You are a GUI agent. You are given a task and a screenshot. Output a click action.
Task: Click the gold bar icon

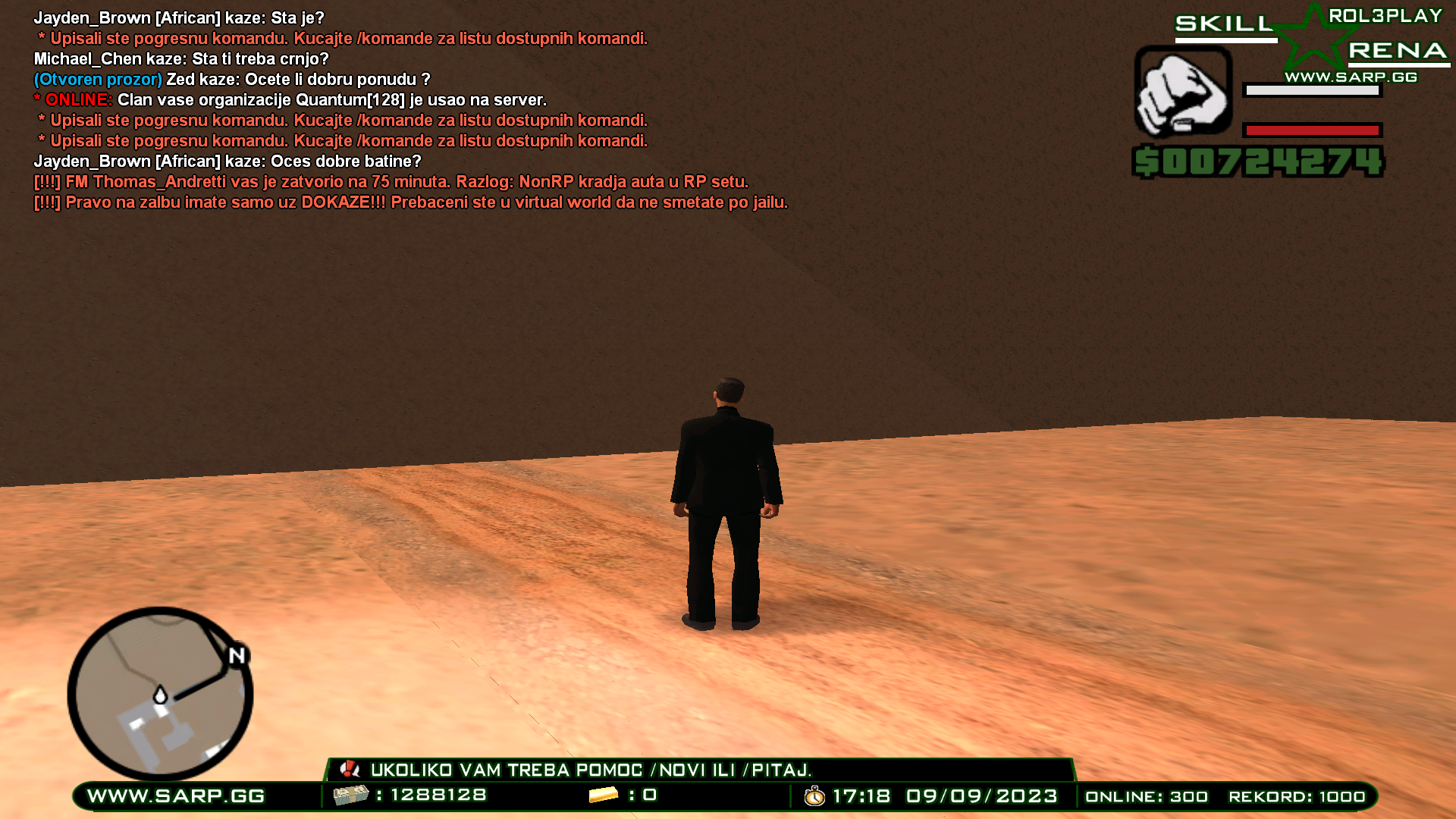click(603, 795)
